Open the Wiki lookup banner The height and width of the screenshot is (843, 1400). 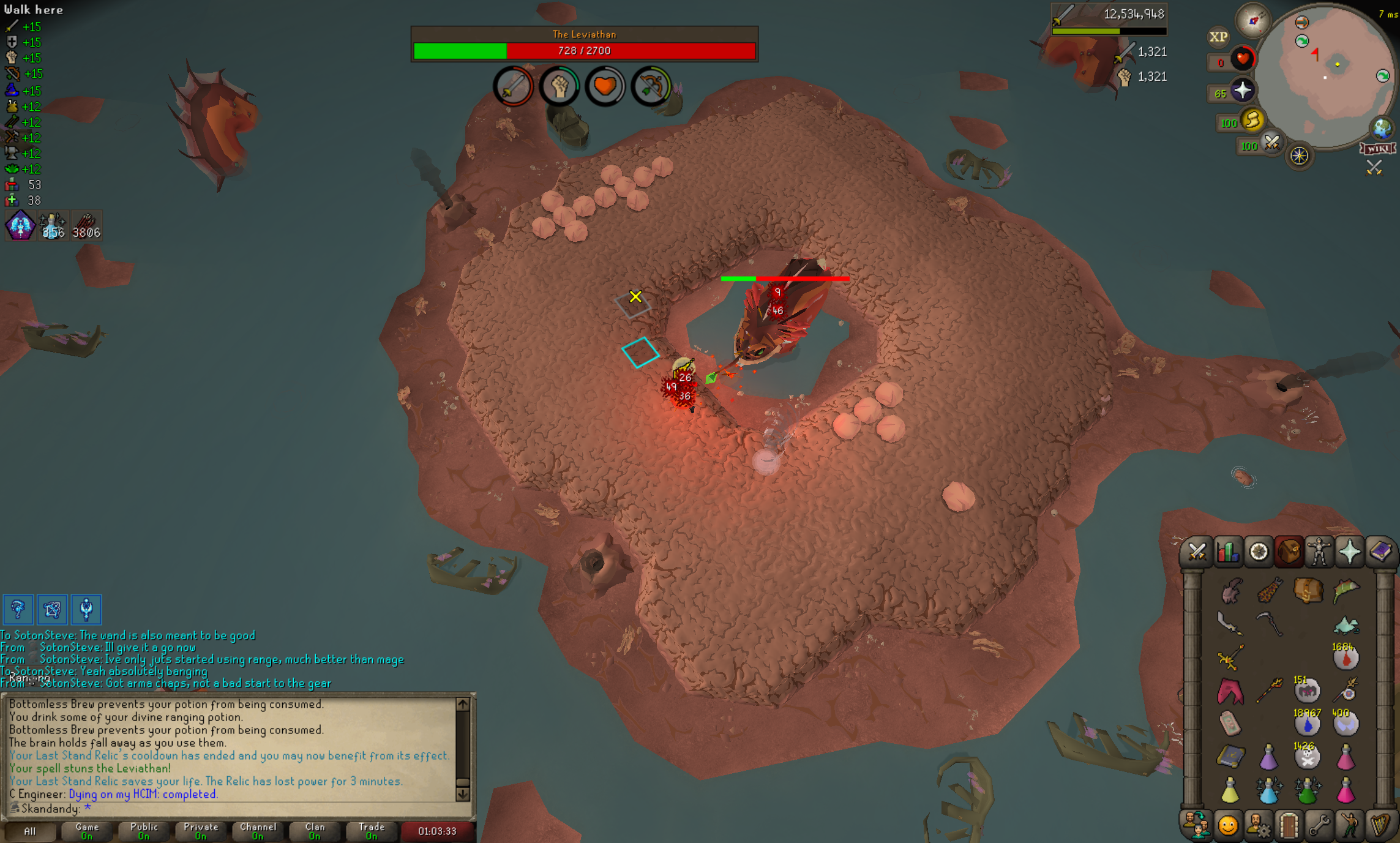[1377, 149]
